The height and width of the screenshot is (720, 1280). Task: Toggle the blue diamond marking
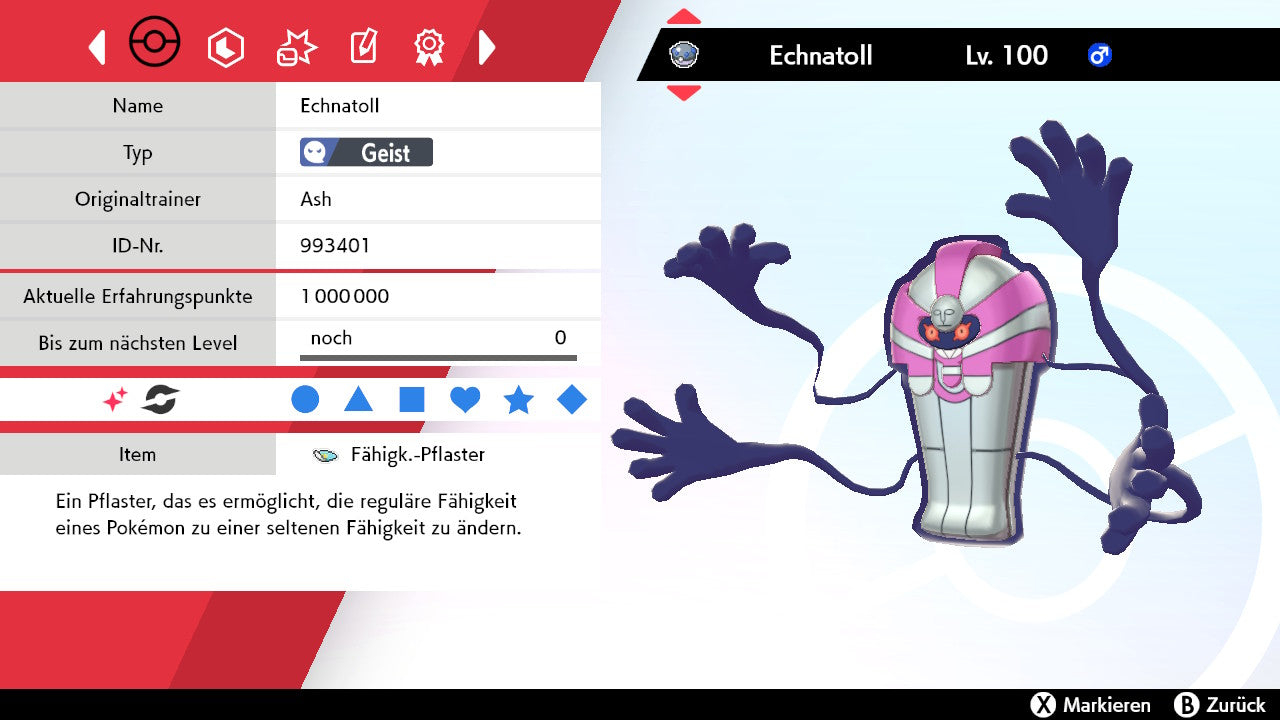click(x=572, y=400)
